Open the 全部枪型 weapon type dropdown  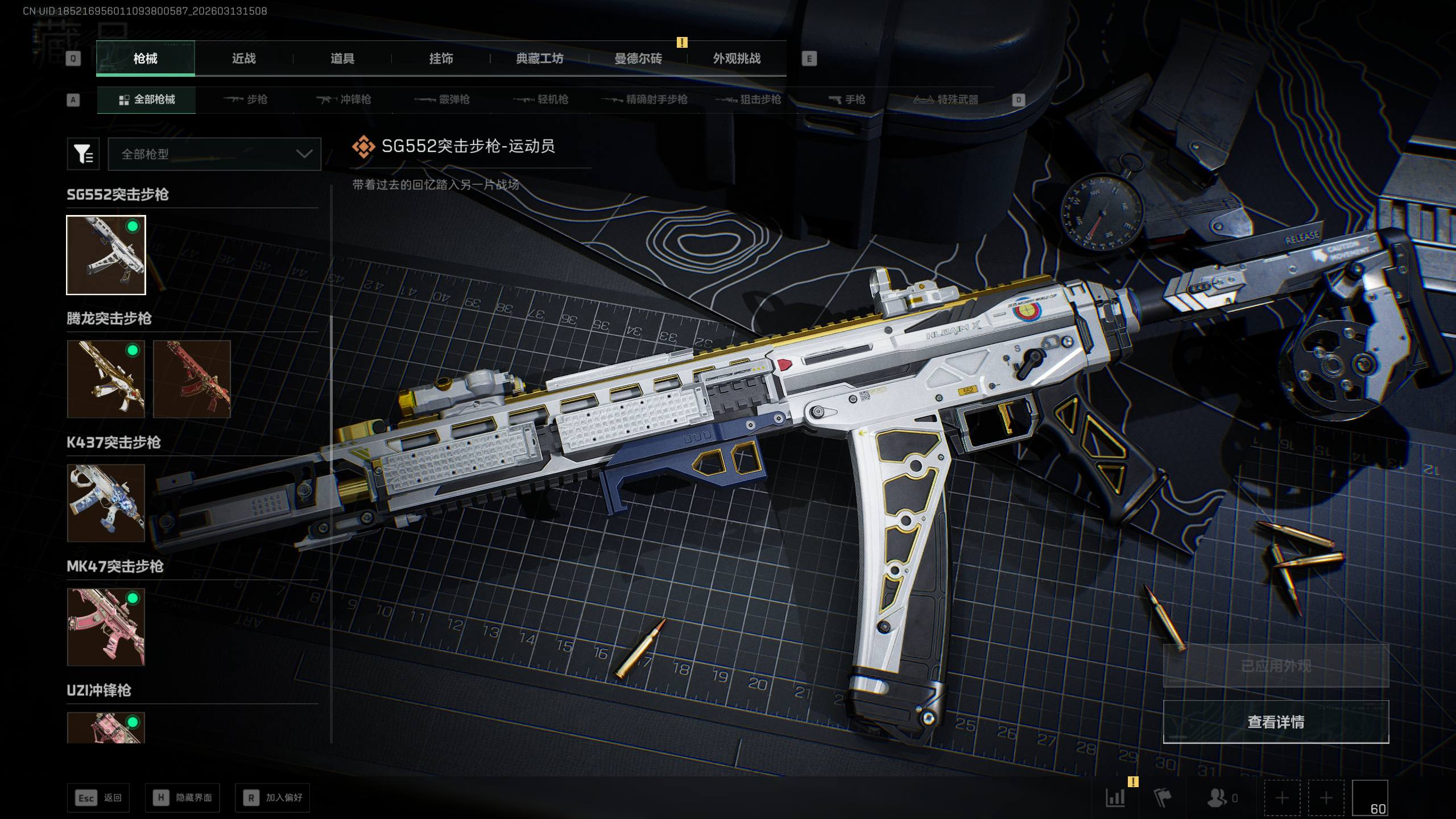pos(214,154)
